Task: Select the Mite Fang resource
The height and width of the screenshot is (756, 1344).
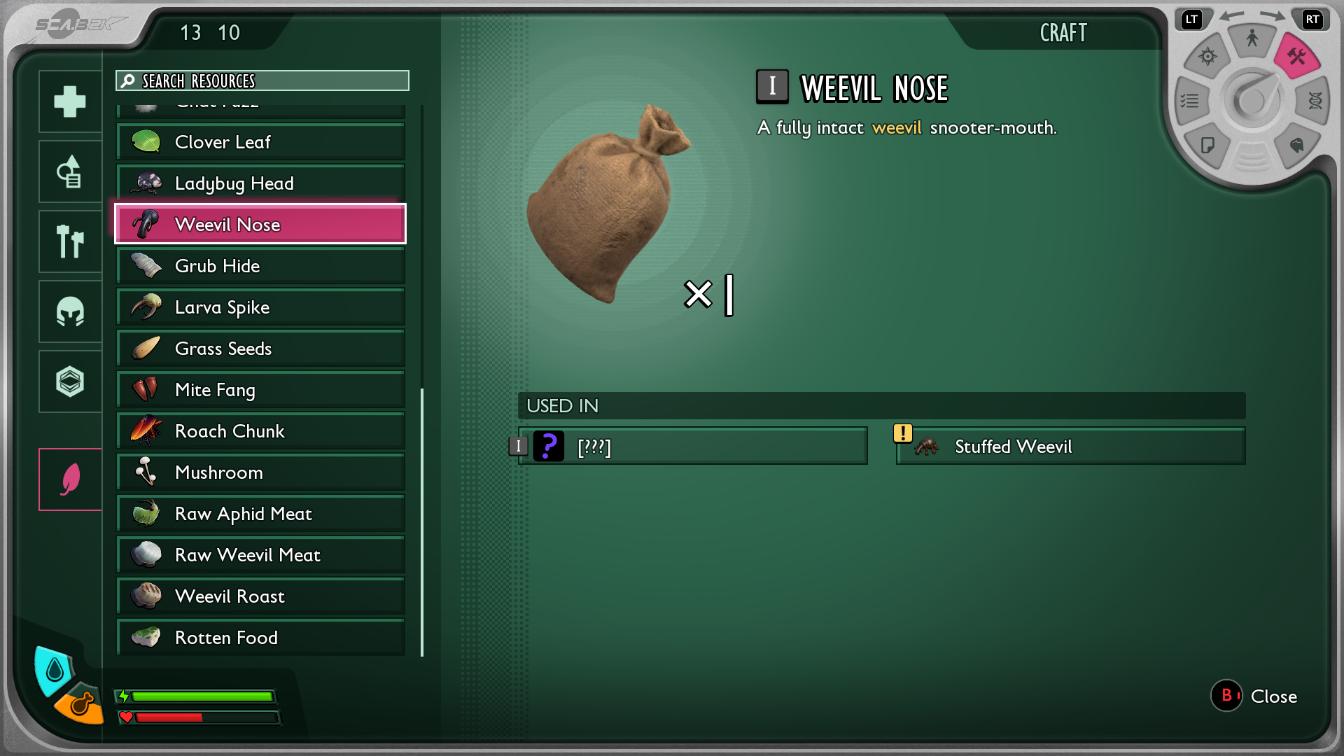Action: (x=261, y=390)
